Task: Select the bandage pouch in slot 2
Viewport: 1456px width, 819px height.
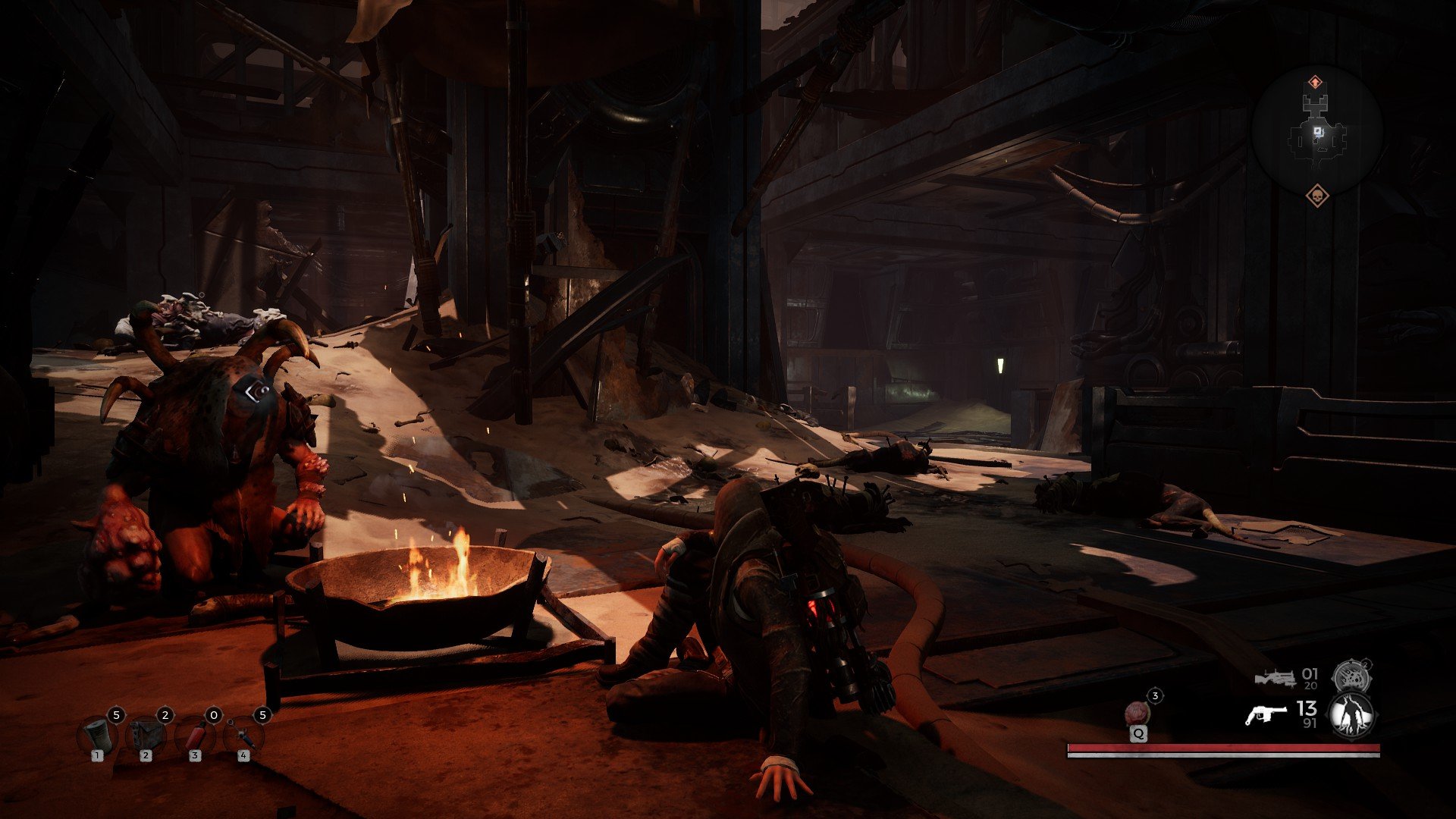Action: [146, 736]
